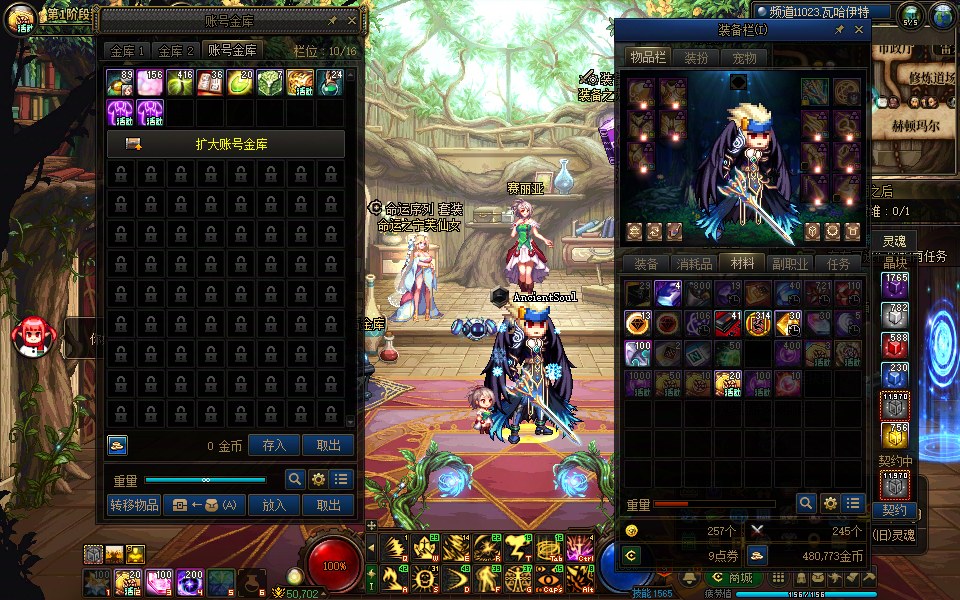Open the 任务 quest items tab
Viewport: 960px width, 600px height.
click(x=838, y=264)
